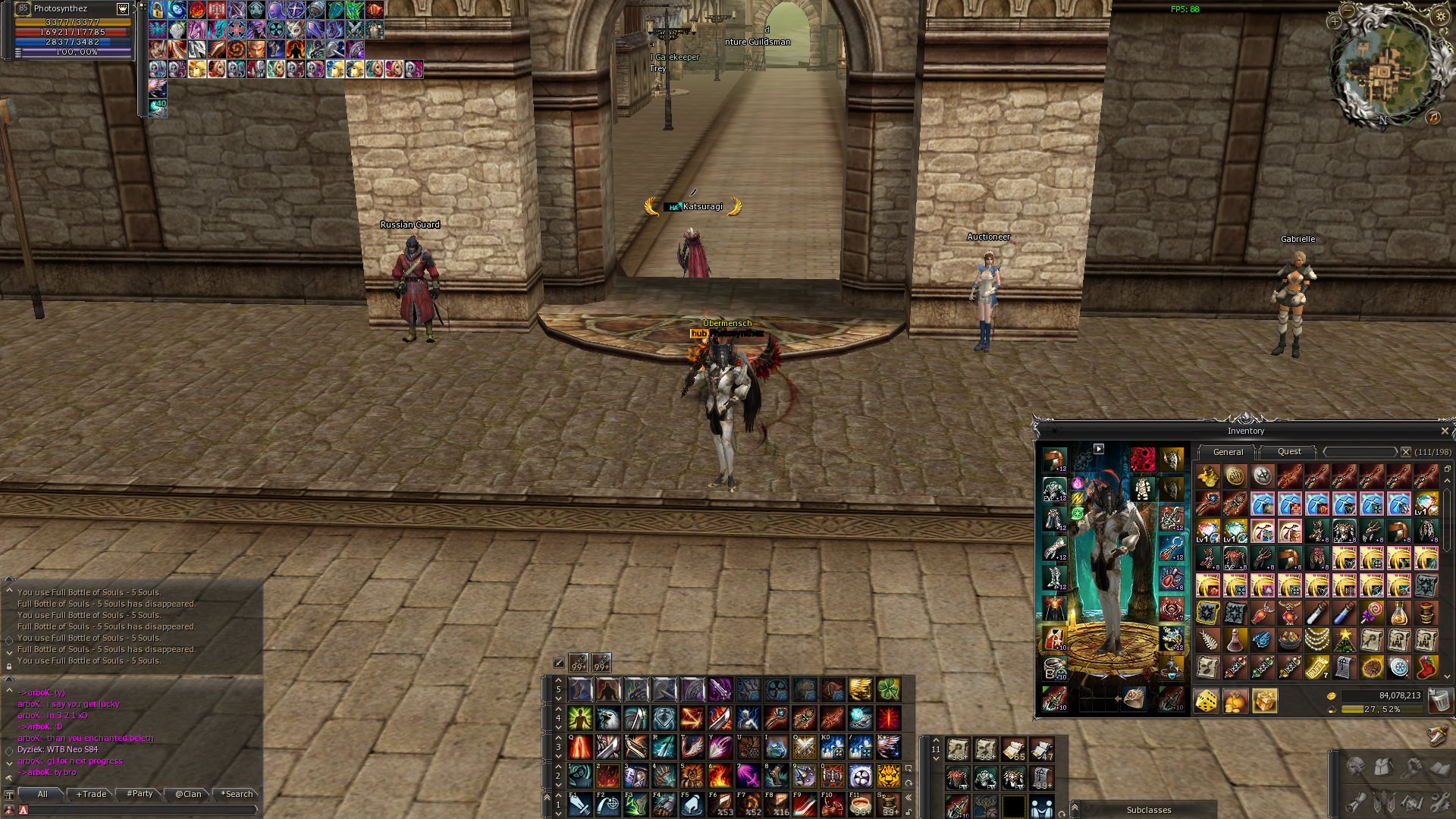This screenshot has width=1456, height=819.
Task: Click the inventory search field
Action: 1360,452
